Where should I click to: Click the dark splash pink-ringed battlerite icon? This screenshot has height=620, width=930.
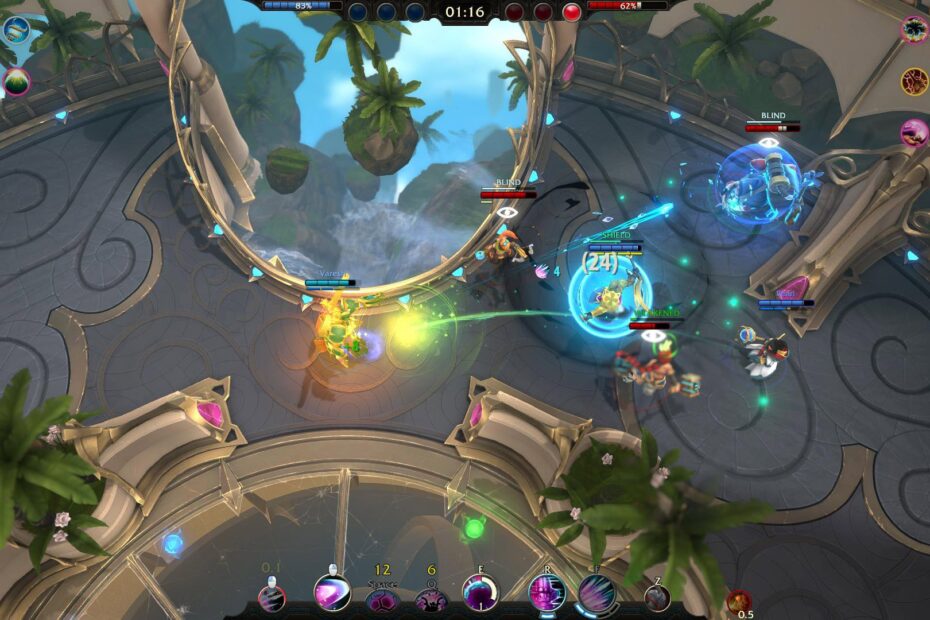(914, 30)
